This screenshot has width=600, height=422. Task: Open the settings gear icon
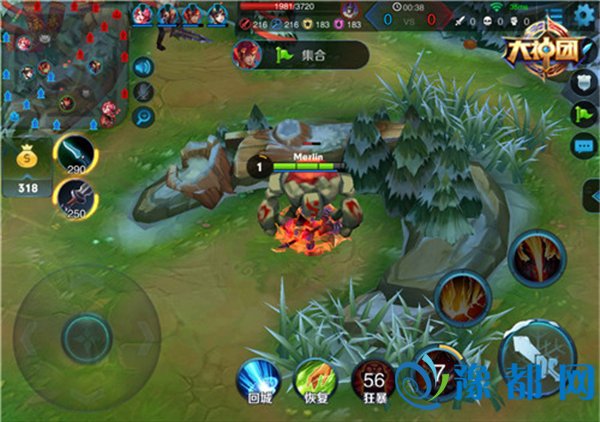point(583,15)
